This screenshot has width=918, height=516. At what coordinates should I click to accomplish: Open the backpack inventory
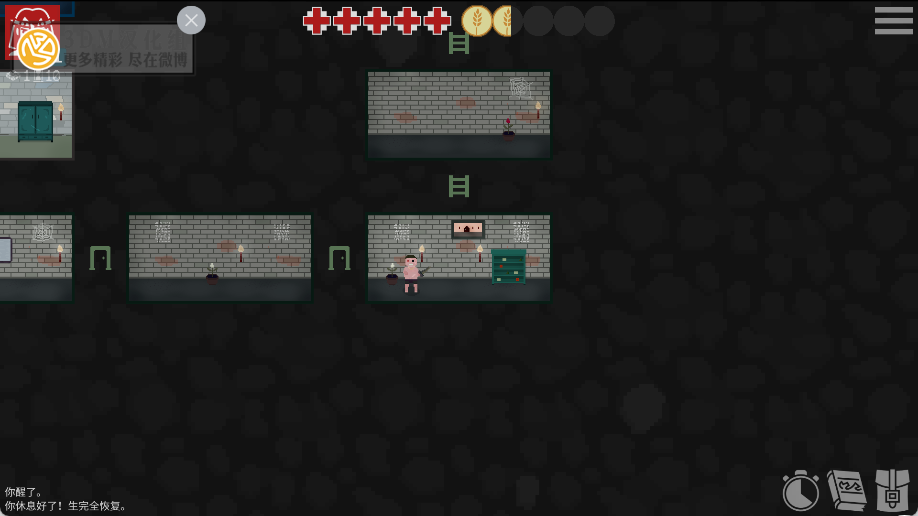click(892, 490)
